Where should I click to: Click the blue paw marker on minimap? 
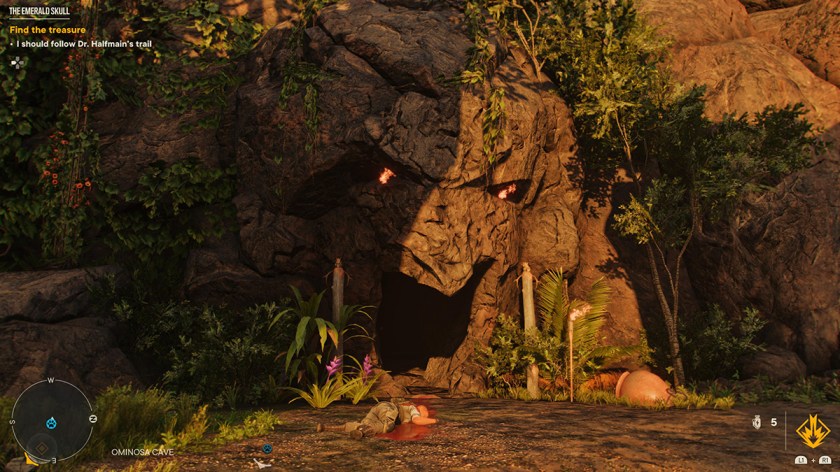tap(52, 422)
